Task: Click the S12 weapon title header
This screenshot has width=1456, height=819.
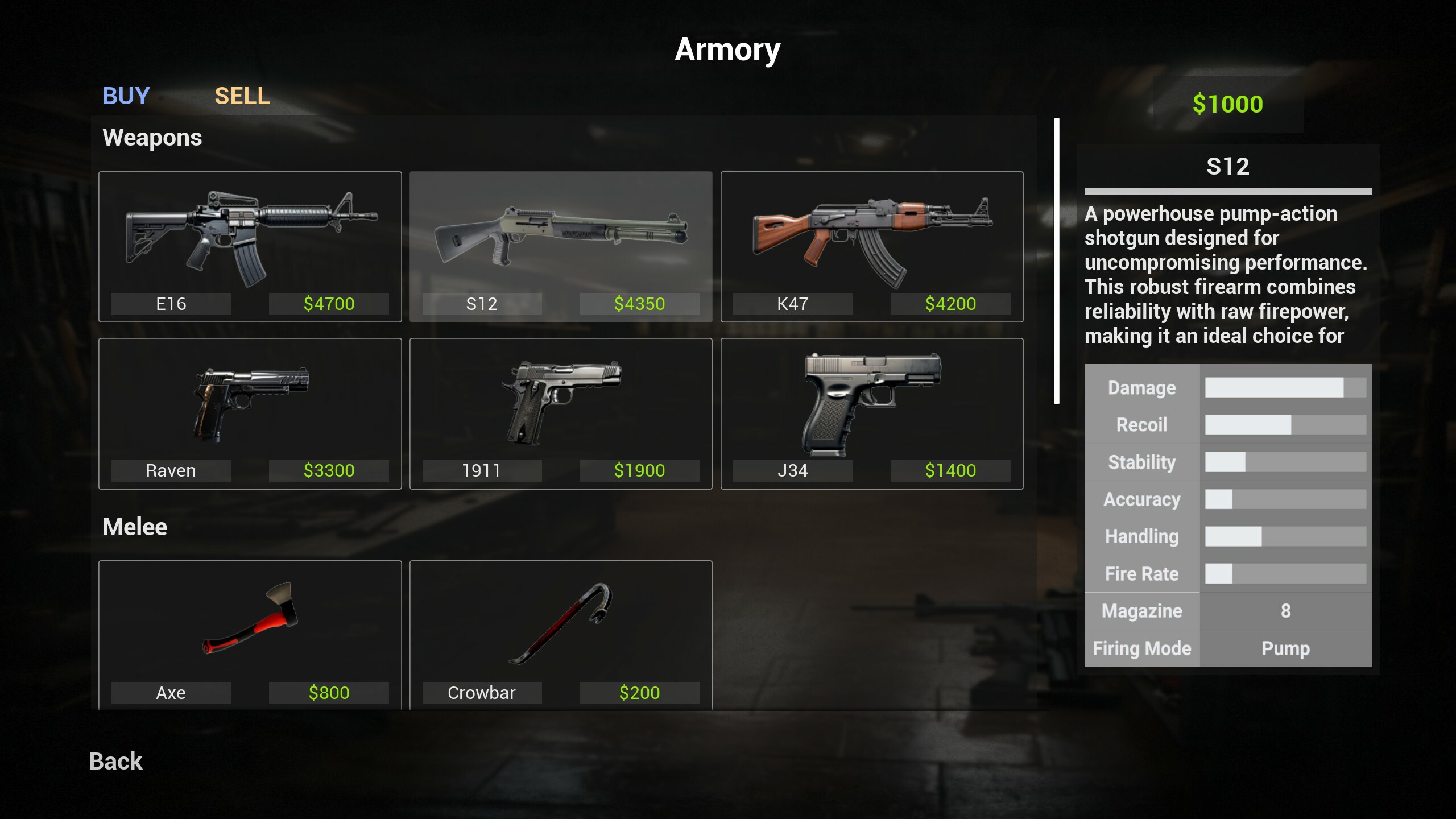Action: (1228, 166)
